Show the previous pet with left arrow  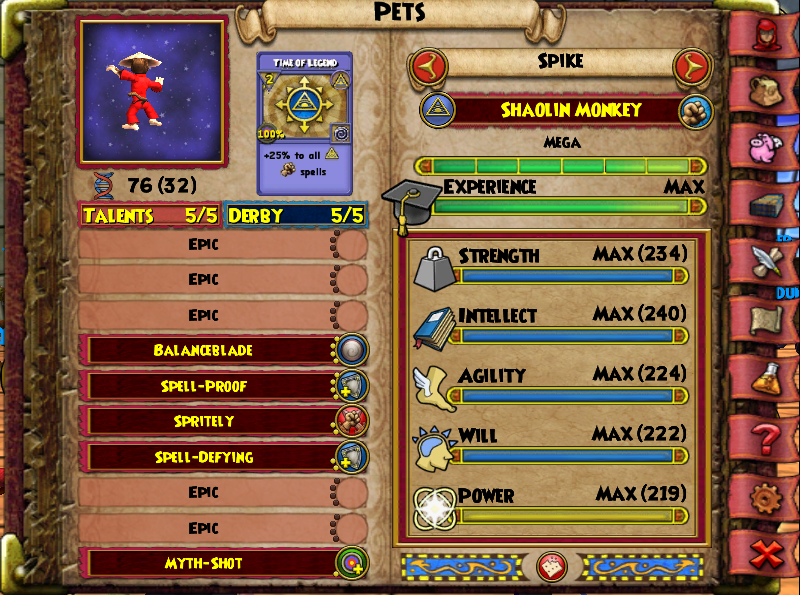pos(427,67)
